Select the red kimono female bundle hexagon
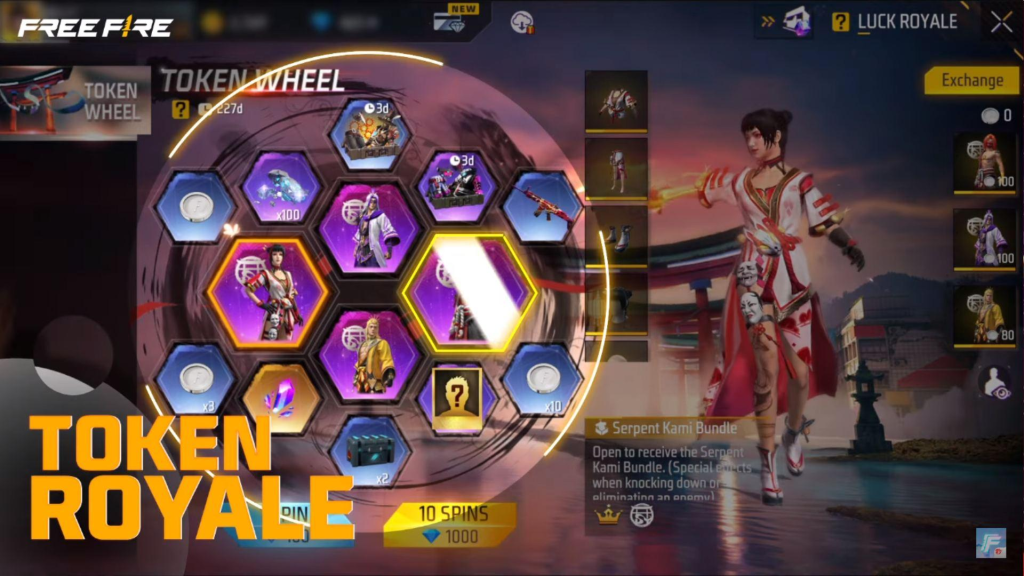 [268, 291]
